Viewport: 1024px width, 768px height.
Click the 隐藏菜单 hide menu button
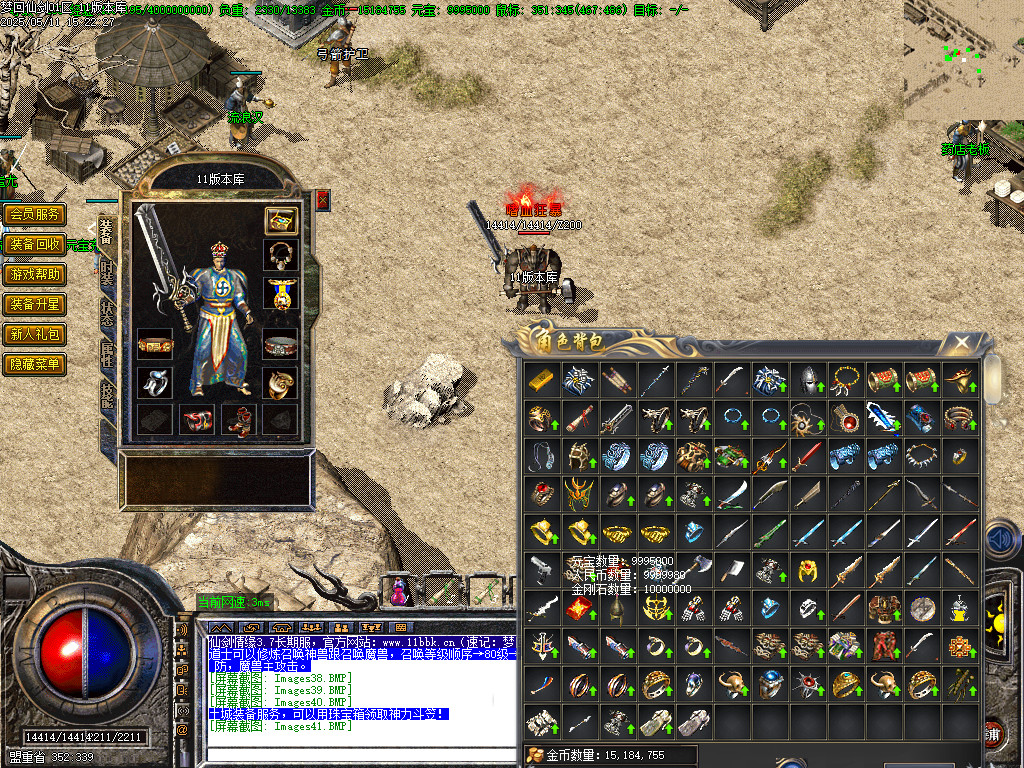point(35,364)
